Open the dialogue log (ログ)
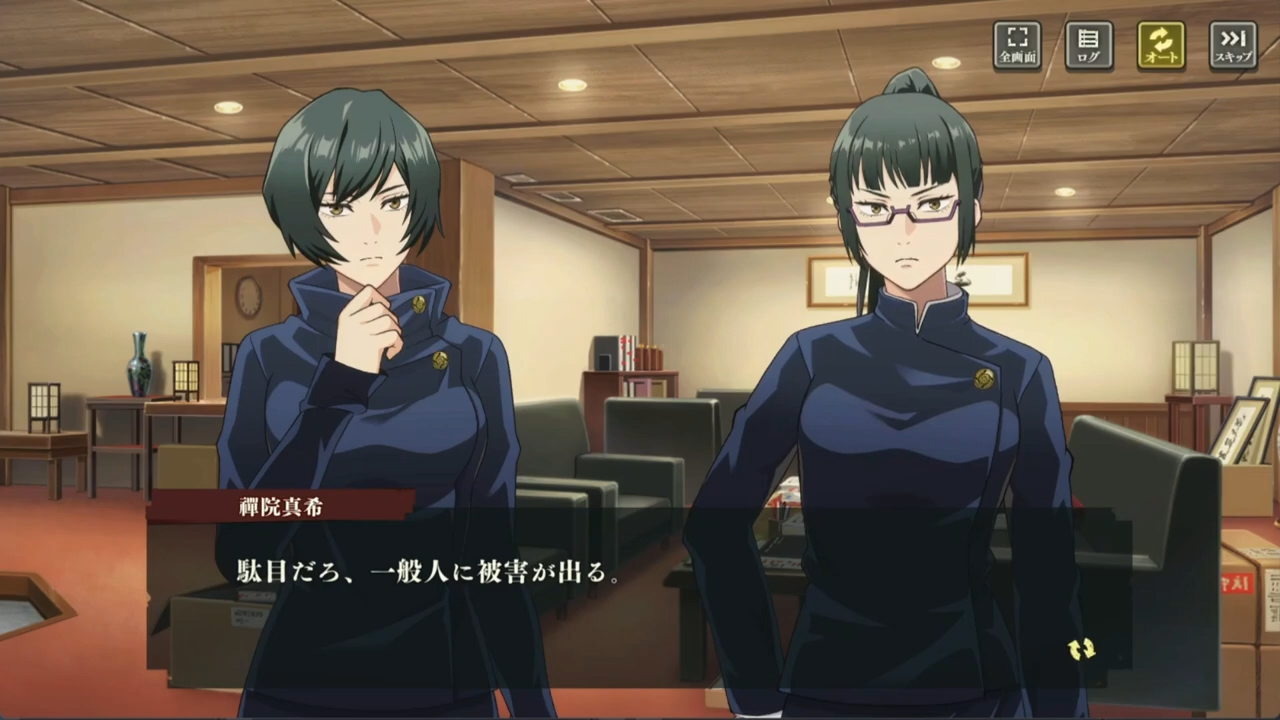 pyautogui.click(x=1089, y=45)
